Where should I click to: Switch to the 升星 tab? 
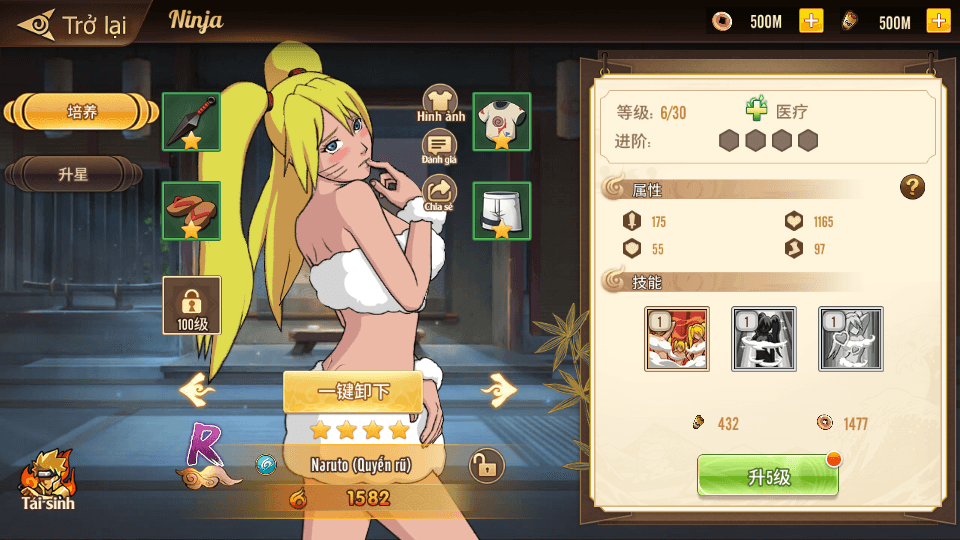(73, 174)
